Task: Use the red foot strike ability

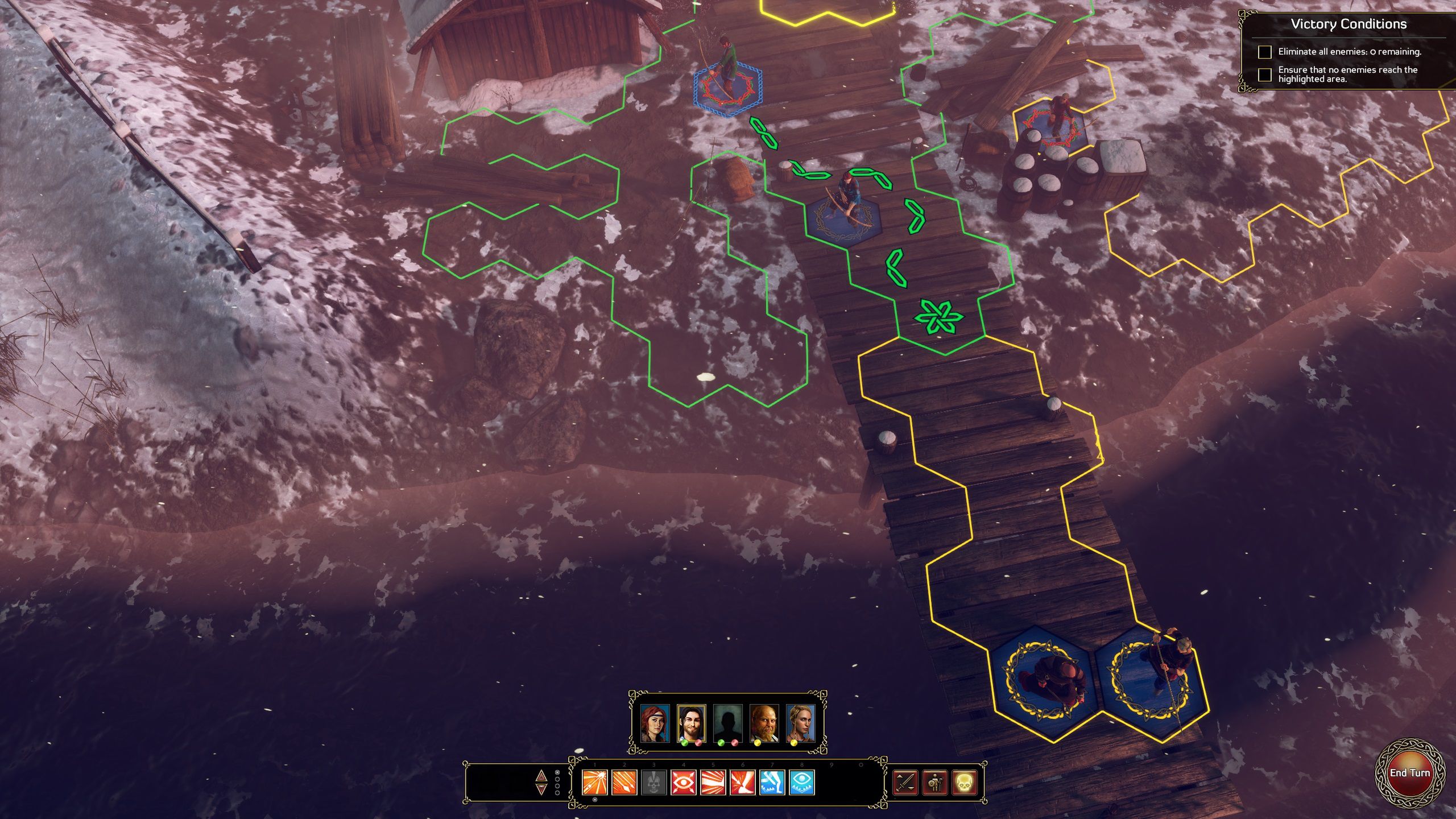Action: pos(743,783)
